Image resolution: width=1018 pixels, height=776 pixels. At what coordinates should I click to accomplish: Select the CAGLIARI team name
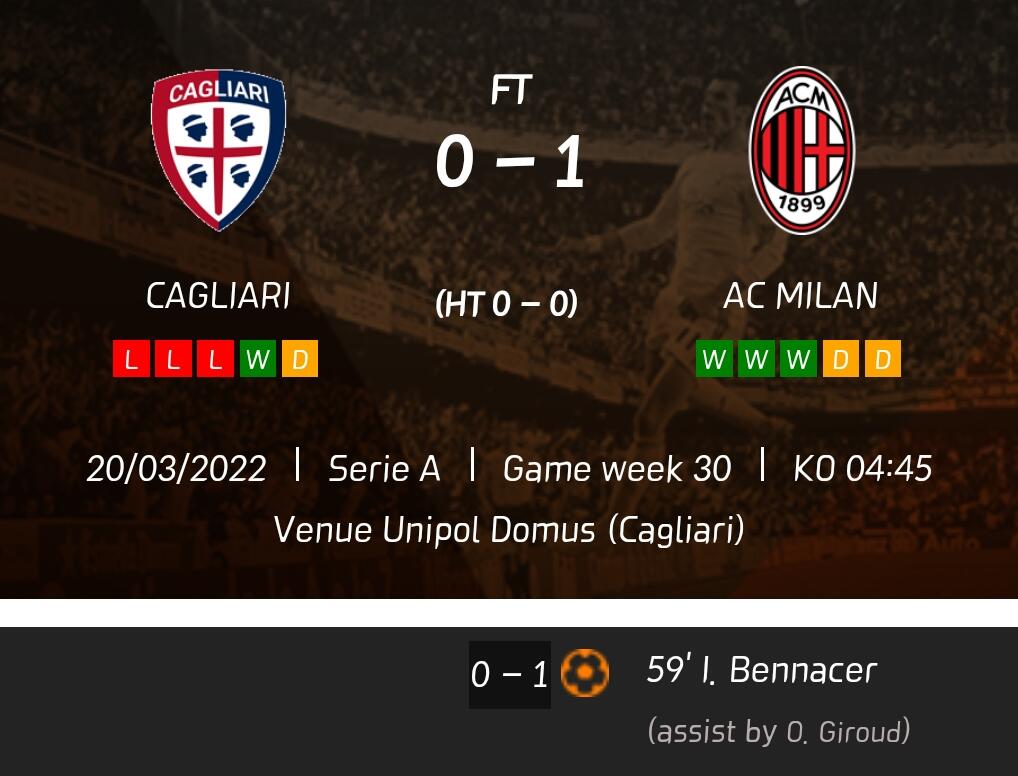(218, 296)
